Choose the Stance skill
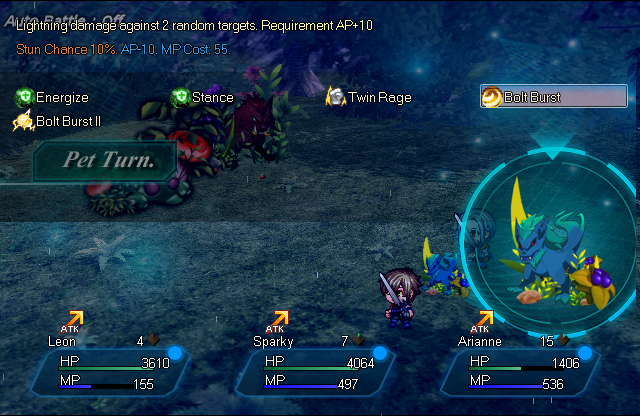This screenshot has height=416, width=640. [x=203, y=98]
